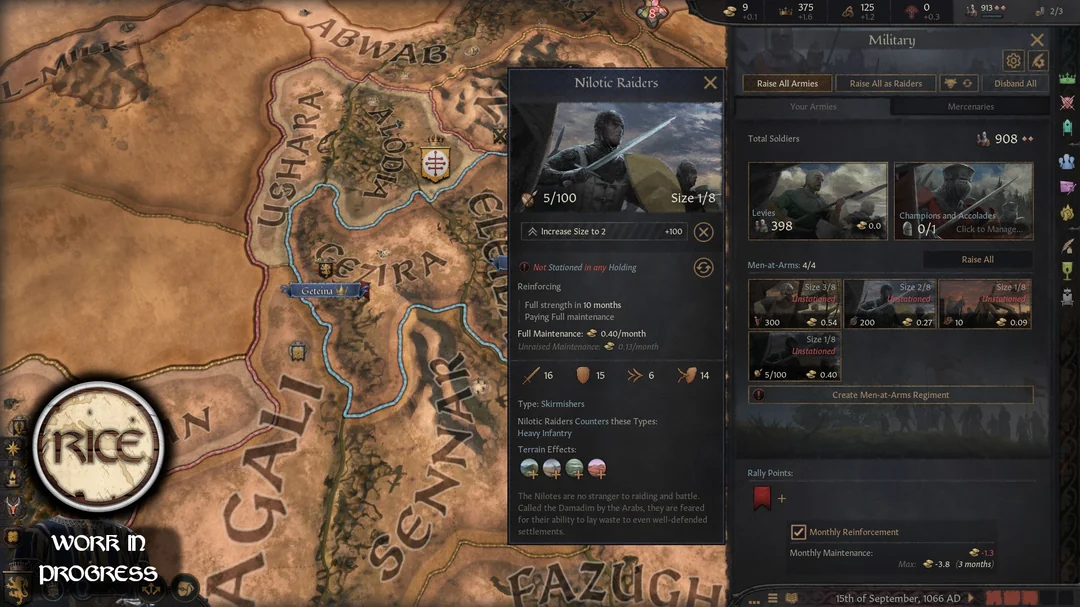Switch to Your Armies tab

pos(813,107)
